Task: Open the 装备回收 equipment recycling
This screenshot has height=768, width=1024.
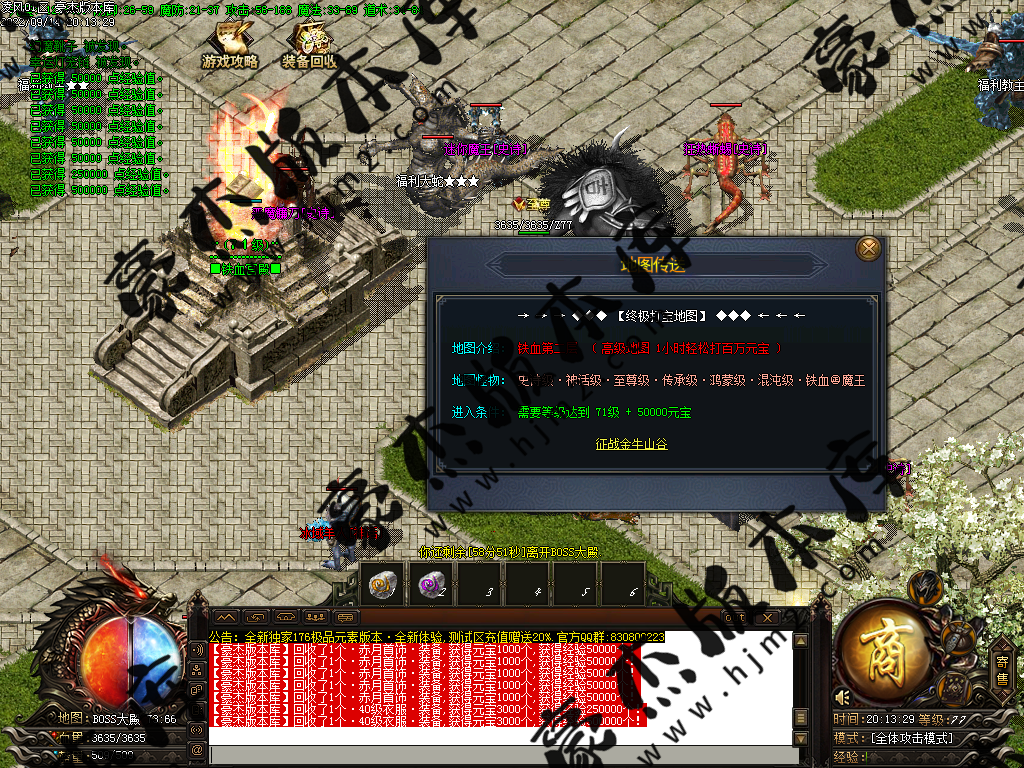Action: [310, 47]
